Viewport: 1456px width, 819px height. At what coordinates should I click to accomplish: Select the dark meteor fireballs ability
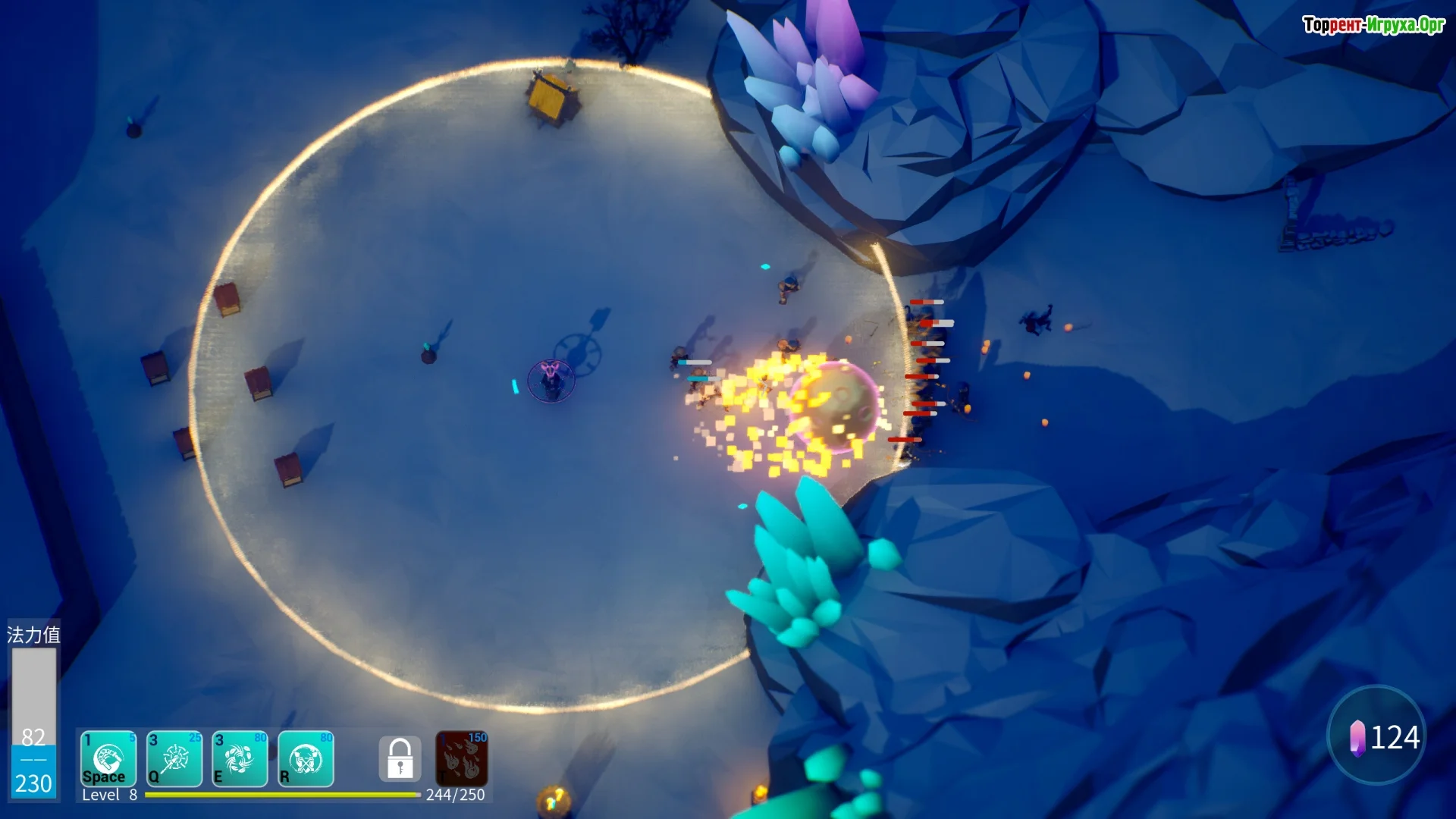(x=462, y=758)
